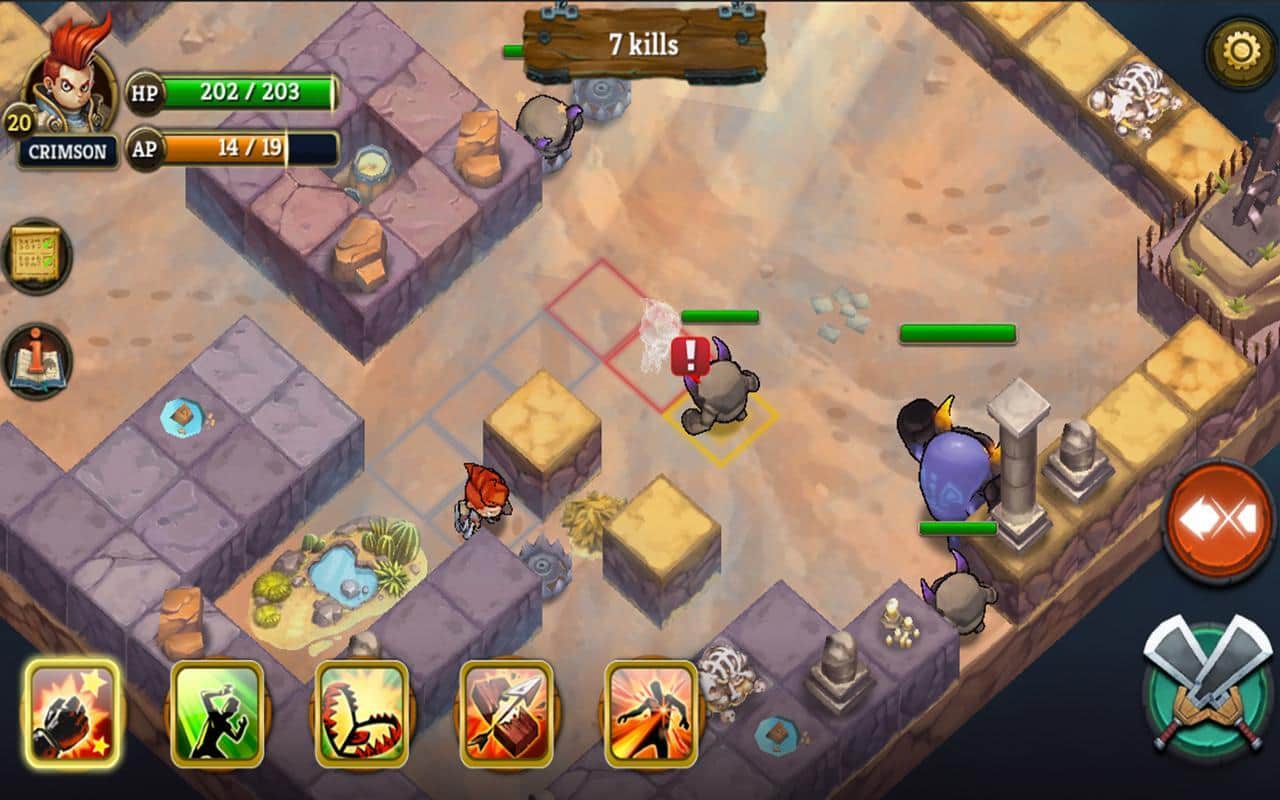Activate the green dash ability
The image size is (1280, 800).
pyautogui.click(x=217, y=713)
